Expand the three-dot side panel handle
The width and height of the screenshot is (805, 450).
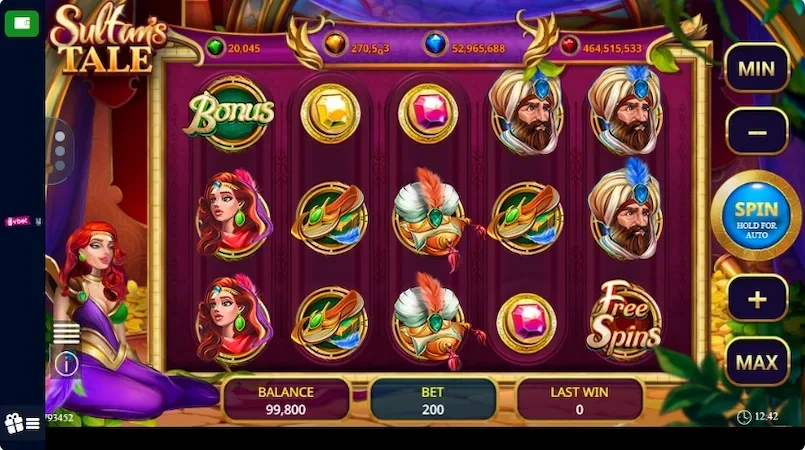coord(59,151)
